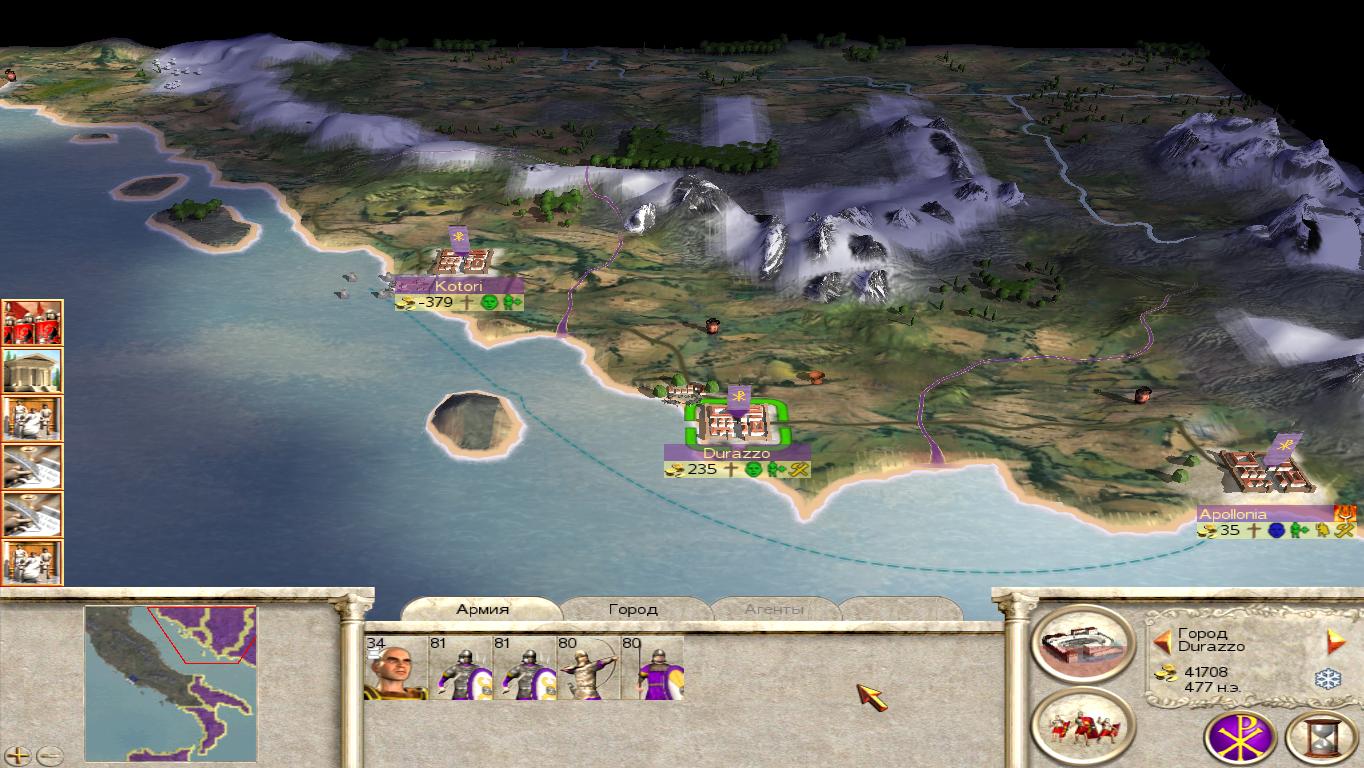Viewport: 1364px width, 768px height.
Task: Select the Агенты tab
Action: [x=774, y=609]
